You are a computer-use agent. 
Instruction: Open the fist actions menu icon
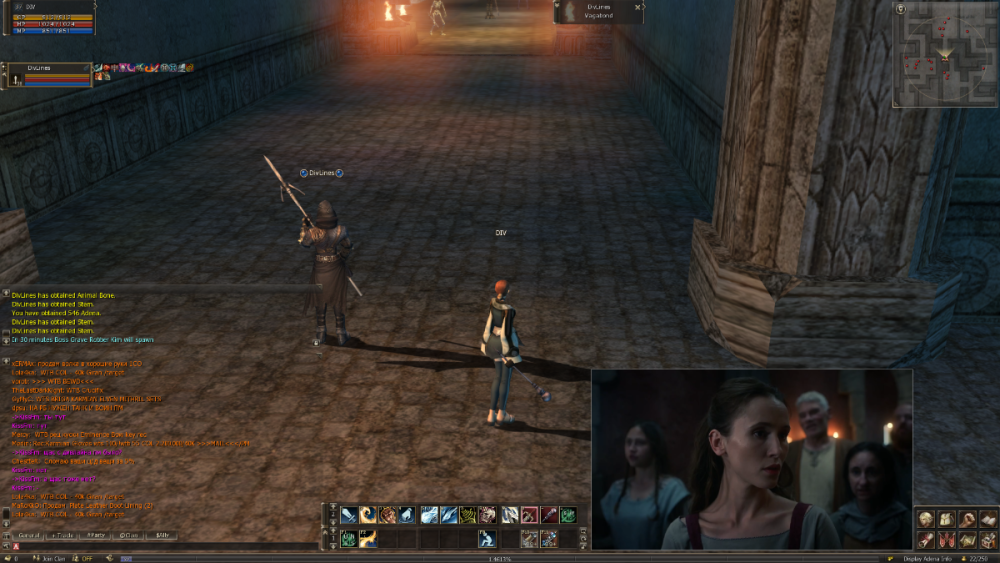coord(967,519)
